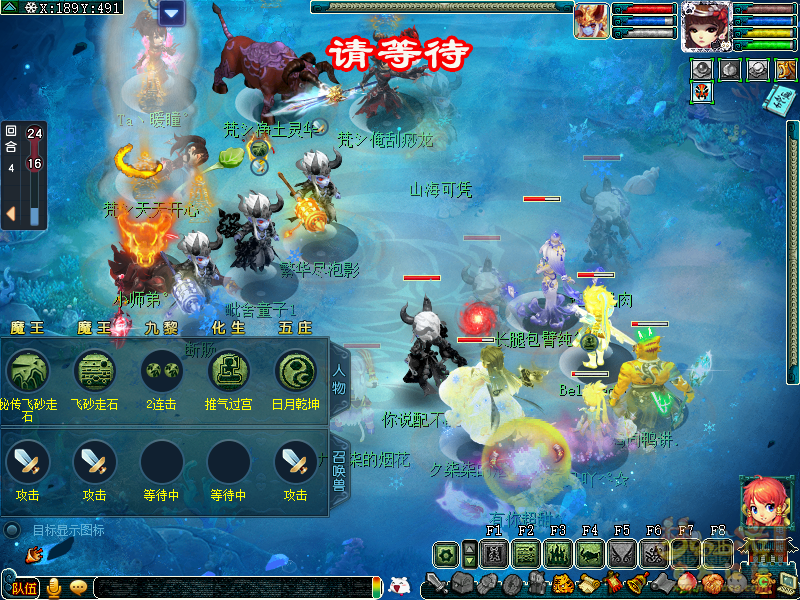Click the horned blue-faced pet portrait
Image resolution: width=800 pixels, height=600 pixels.
pyautogui.click(x=592, y=21)
